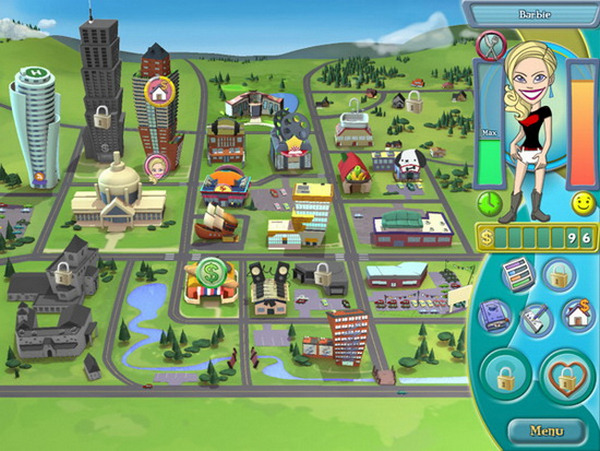Select the home marker on the apartment tower

click(158, 92)
